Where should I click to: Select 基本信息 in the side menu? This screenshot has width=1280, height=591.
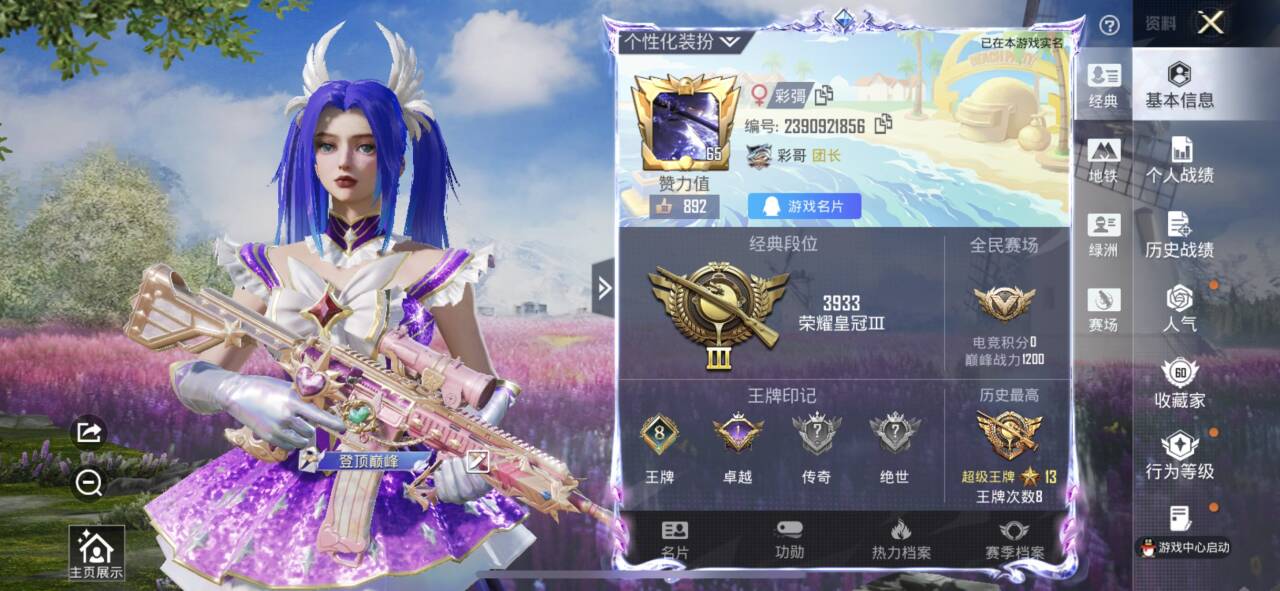(1180, 85)
